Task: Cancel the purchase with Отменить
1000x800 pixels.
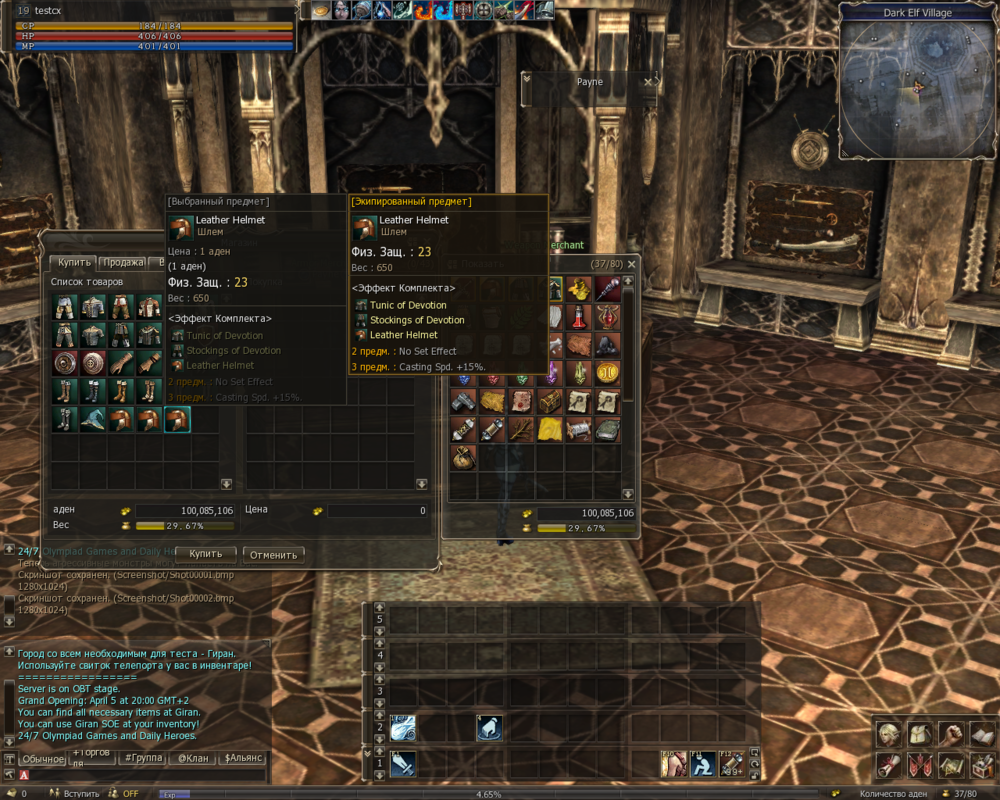Action: tap(273, 554)
